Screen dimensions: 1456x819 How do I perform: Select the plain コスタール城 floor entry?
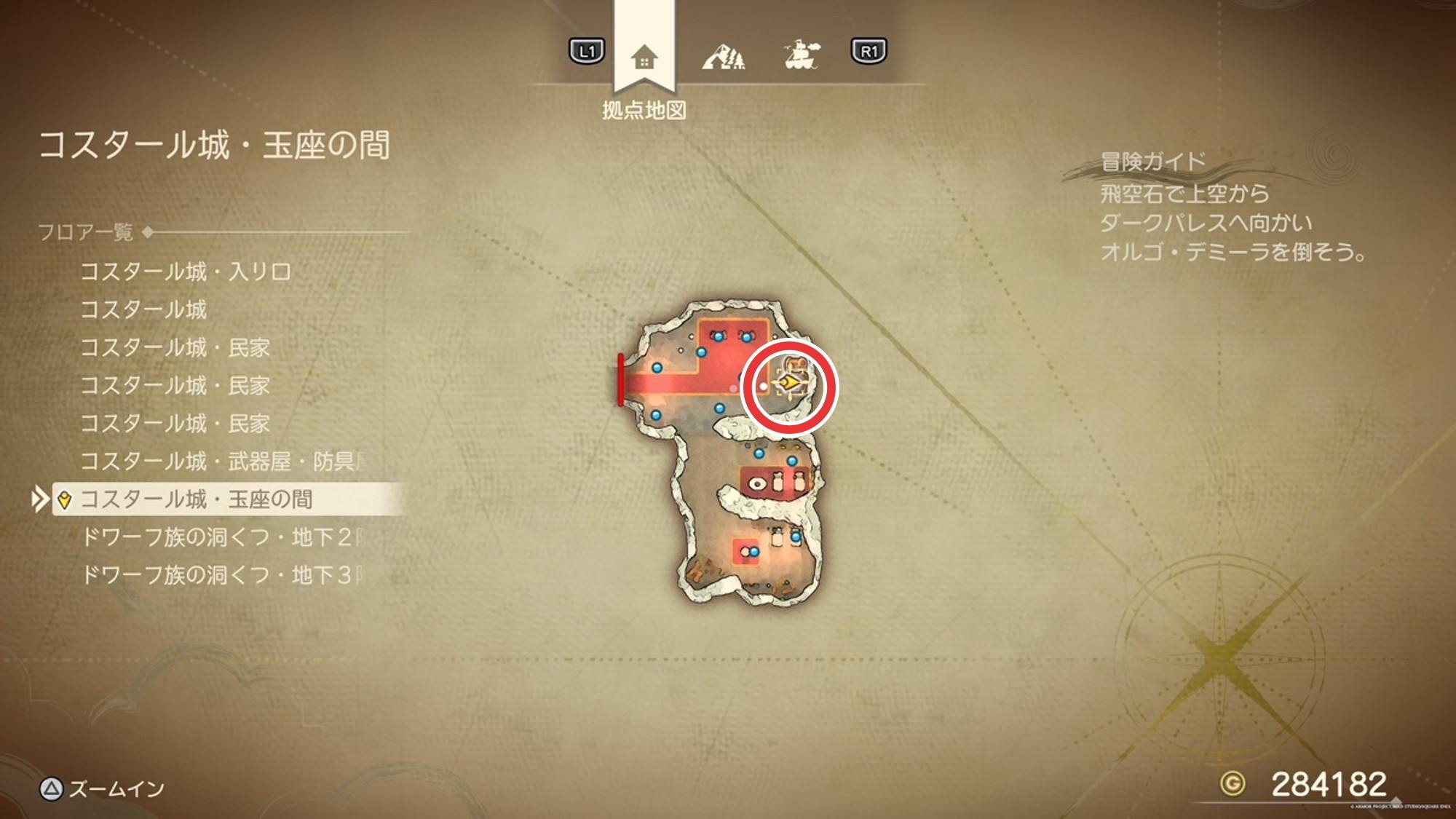click(143, 310)
